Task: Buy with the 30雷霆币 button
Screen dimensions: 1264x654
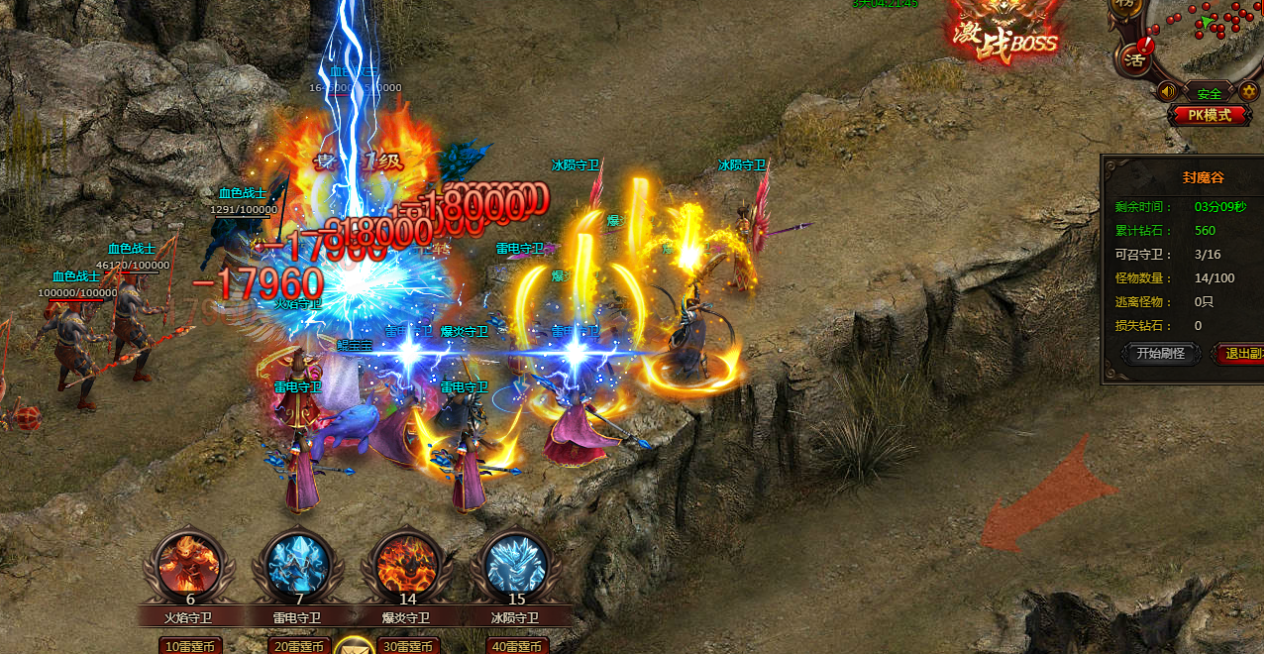Action: (407, 646)
